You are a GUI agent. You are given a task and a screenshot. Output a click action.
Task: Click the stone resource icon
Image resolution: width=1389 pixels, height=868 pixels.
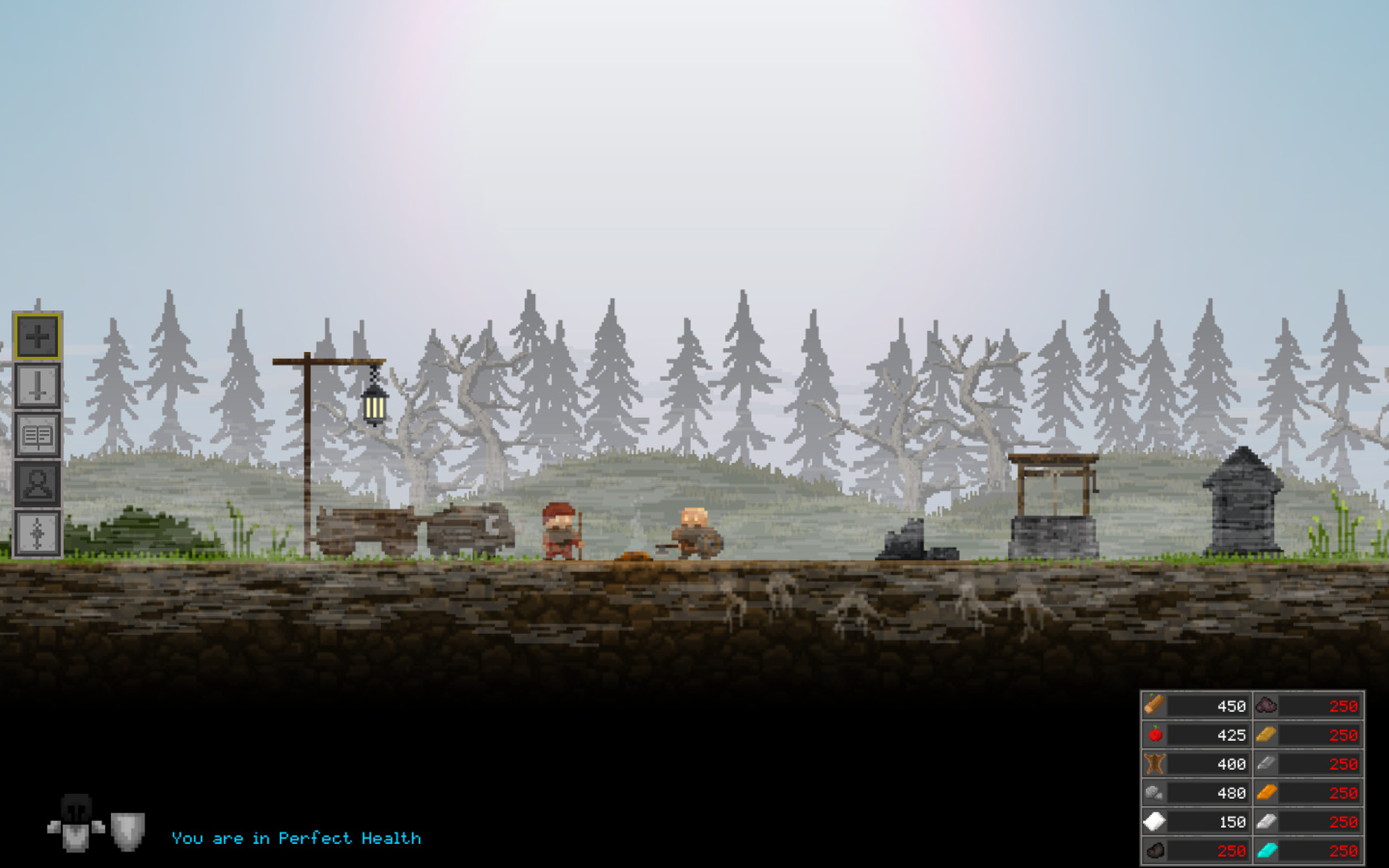1153,792
